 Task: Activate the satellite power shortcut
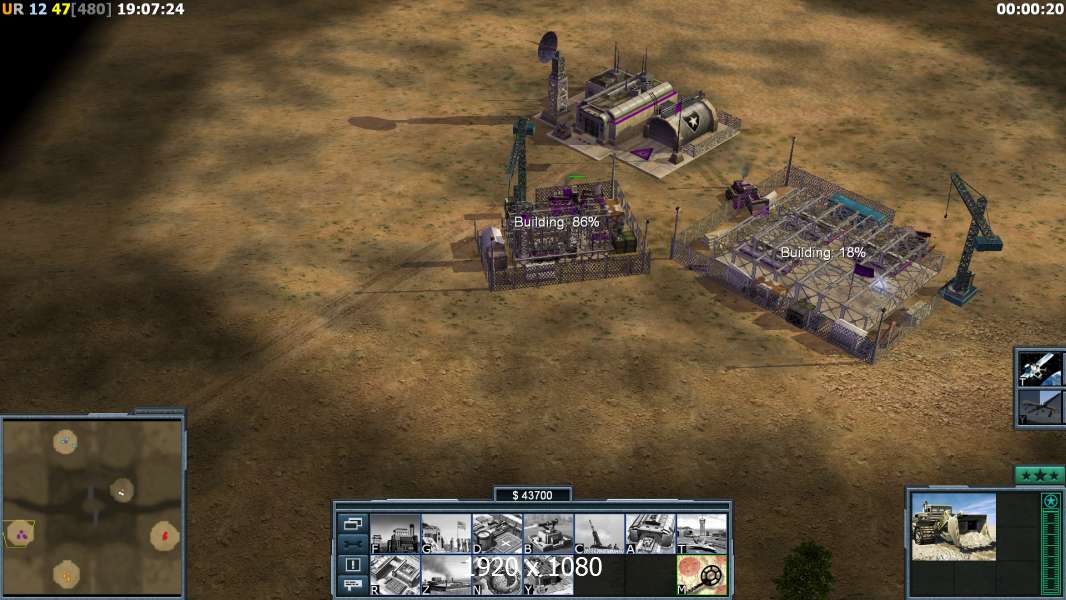pos(1040,368)
